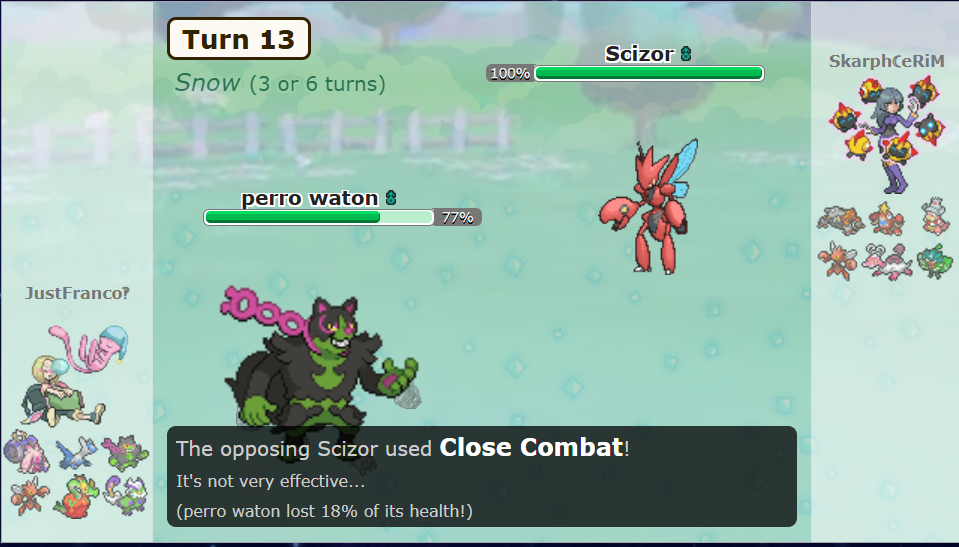Click the SkarphCeRiM player name
959x547 pixels.
click(x=886, y=61)
